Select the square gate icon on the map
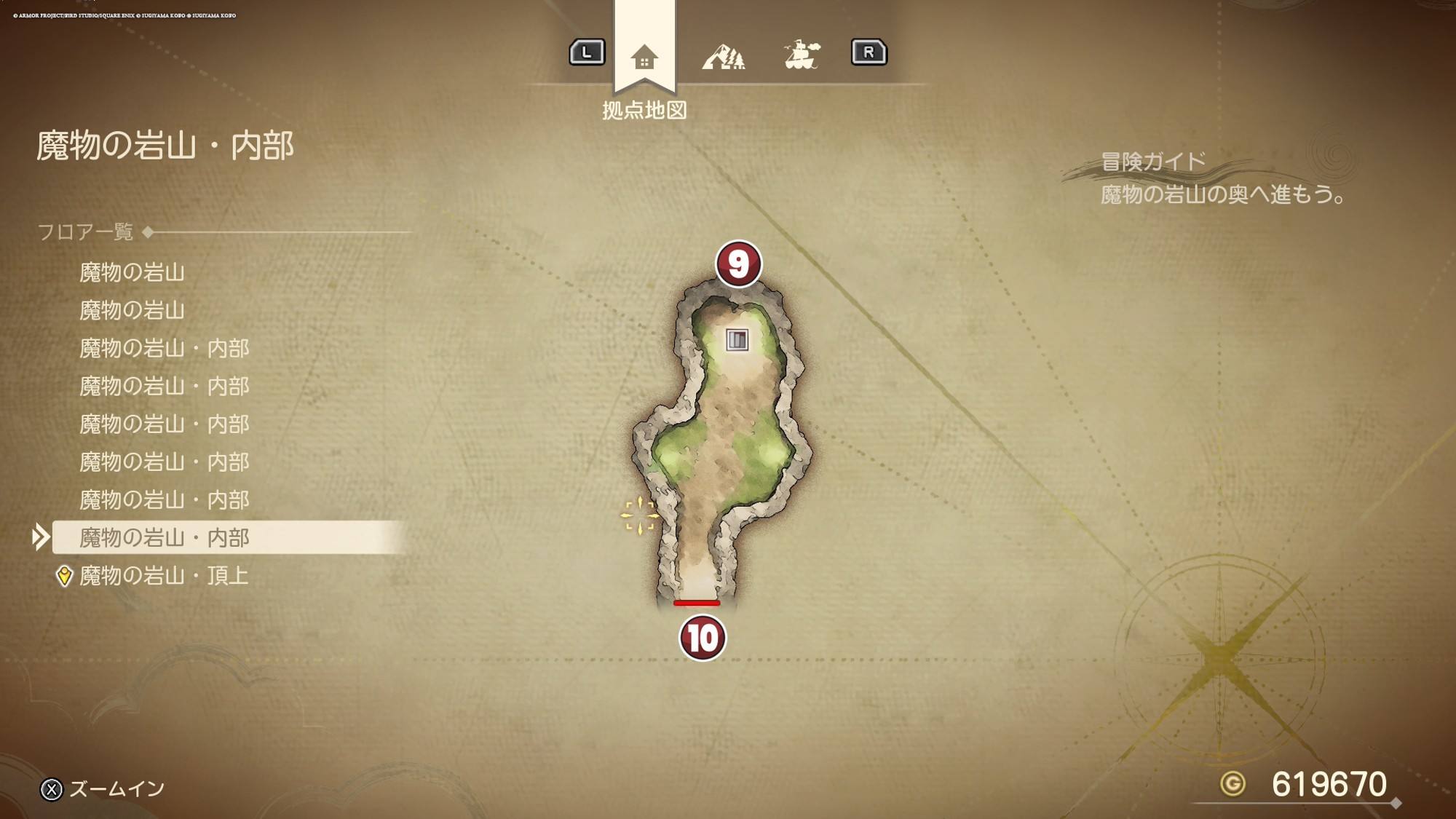Viewport: 1456px width, 819px height. pyautogui.click(x=737, y=339)
